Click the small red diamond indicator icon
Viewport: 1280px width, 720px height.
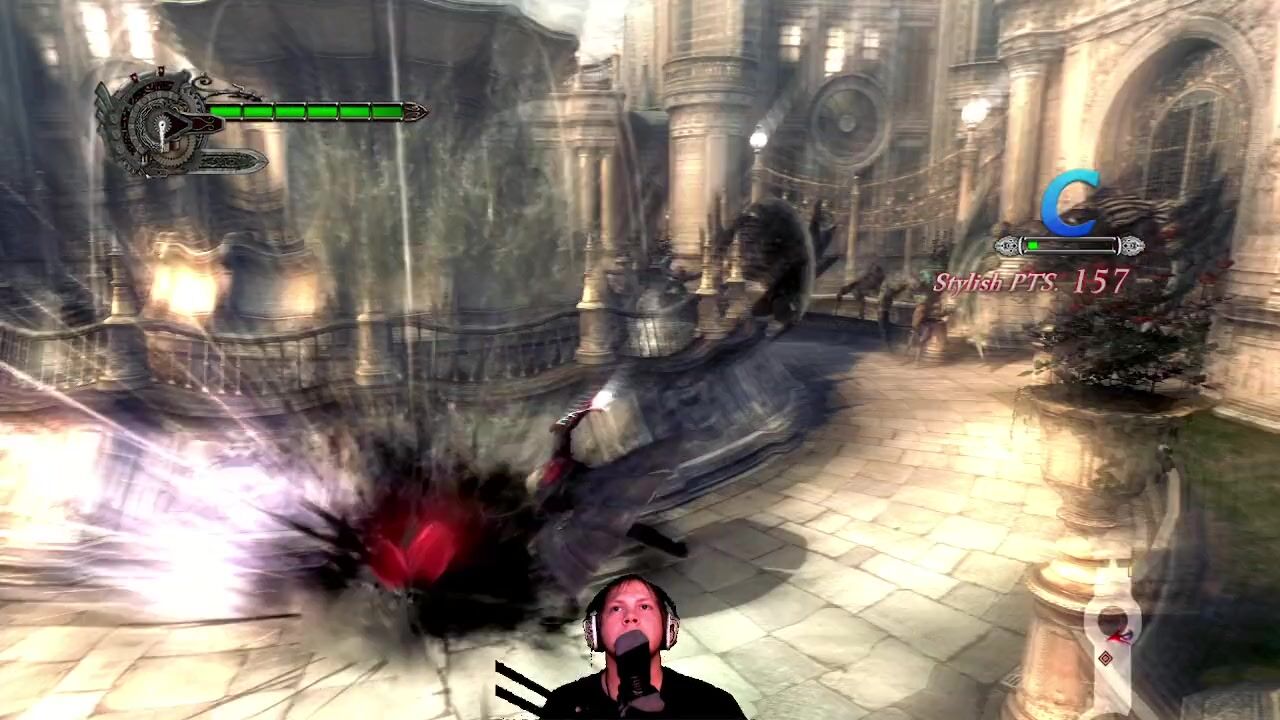[x=1105, y=657]
